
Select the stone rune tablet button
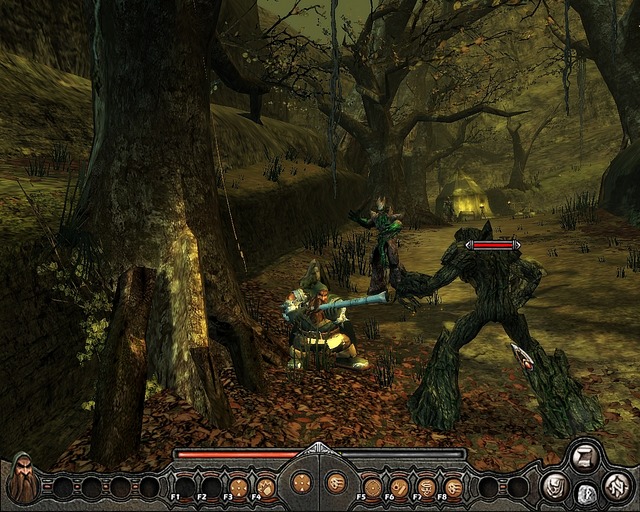[x=587, y=492]
